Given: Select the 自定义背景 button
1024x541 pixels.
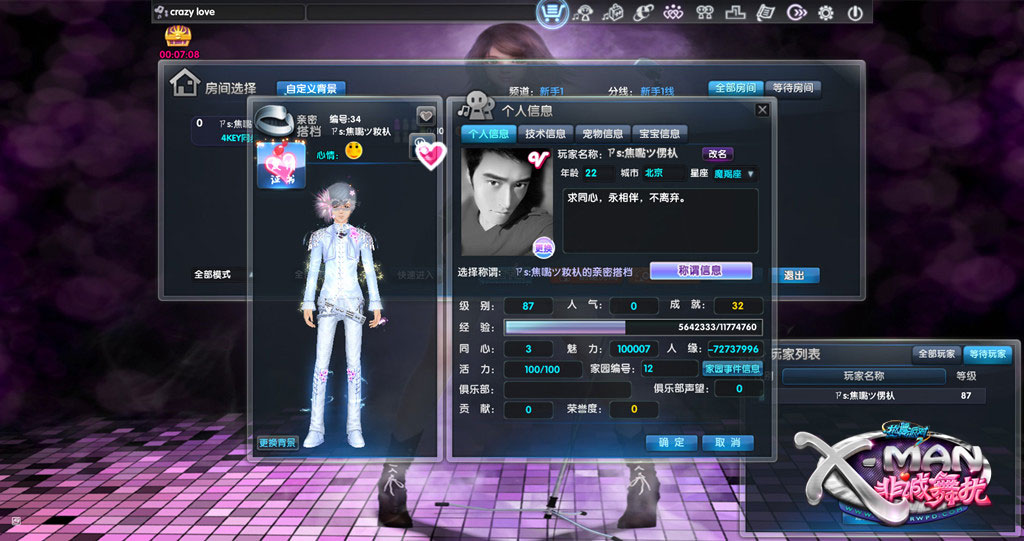Looking at the screenshot, I should 311,89.
